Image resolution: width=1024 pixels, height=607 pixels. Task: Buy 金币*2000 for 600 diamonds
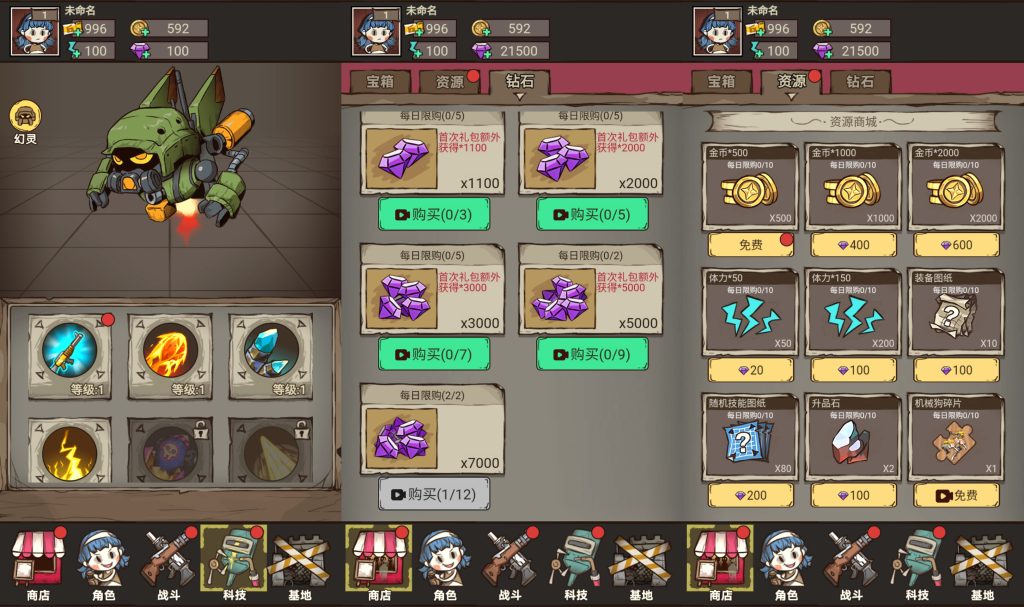[955, 244]
